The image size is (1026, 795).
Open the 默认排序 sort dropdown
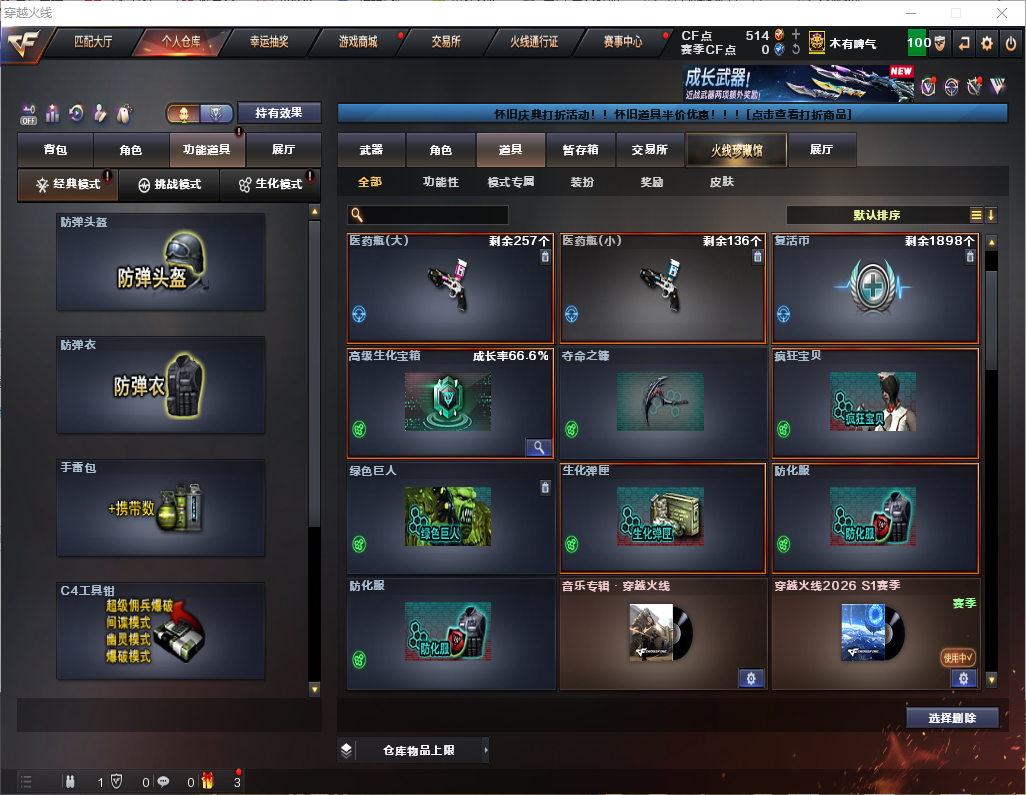coord(875,215)
